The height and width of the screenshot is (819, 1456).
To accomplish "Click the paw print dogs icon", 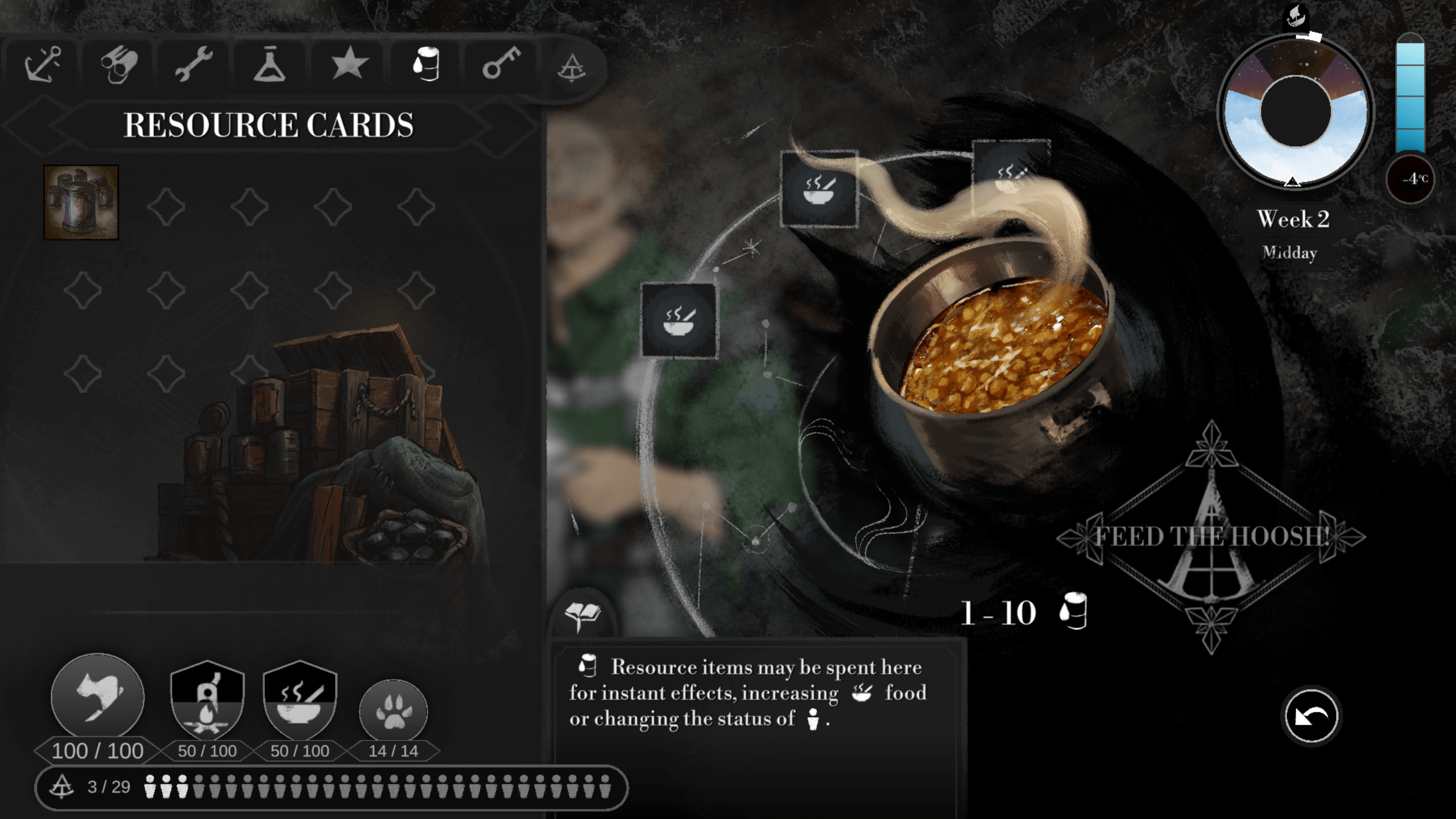I will [x=393, y=712].
